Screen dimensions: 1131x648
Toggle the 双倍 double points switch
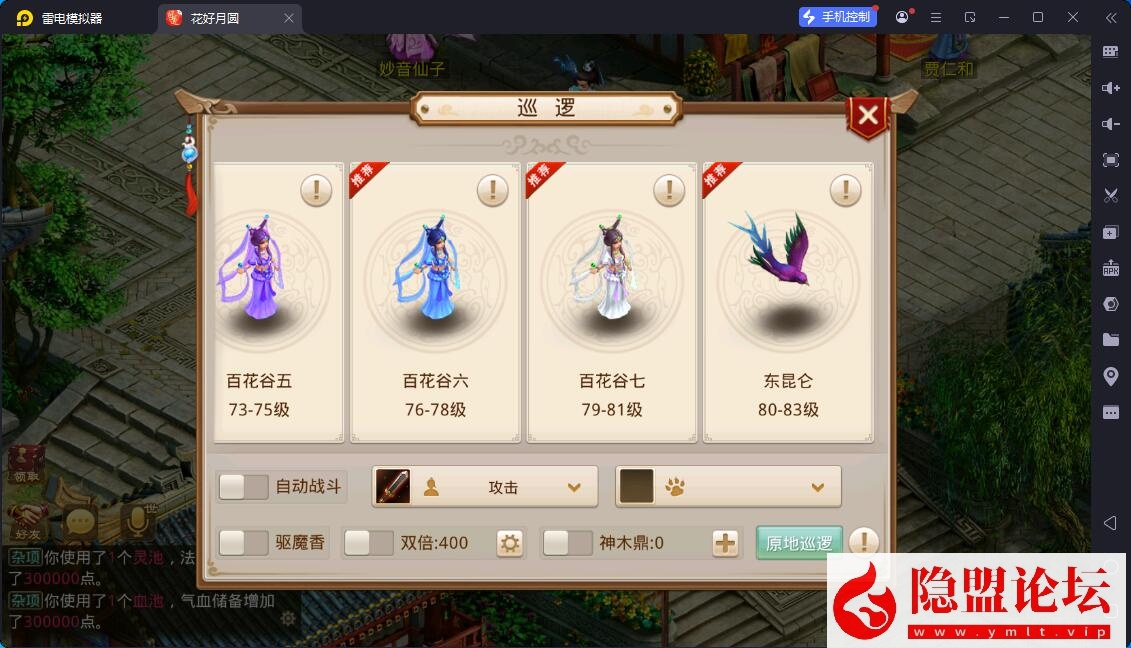(369, 543)
